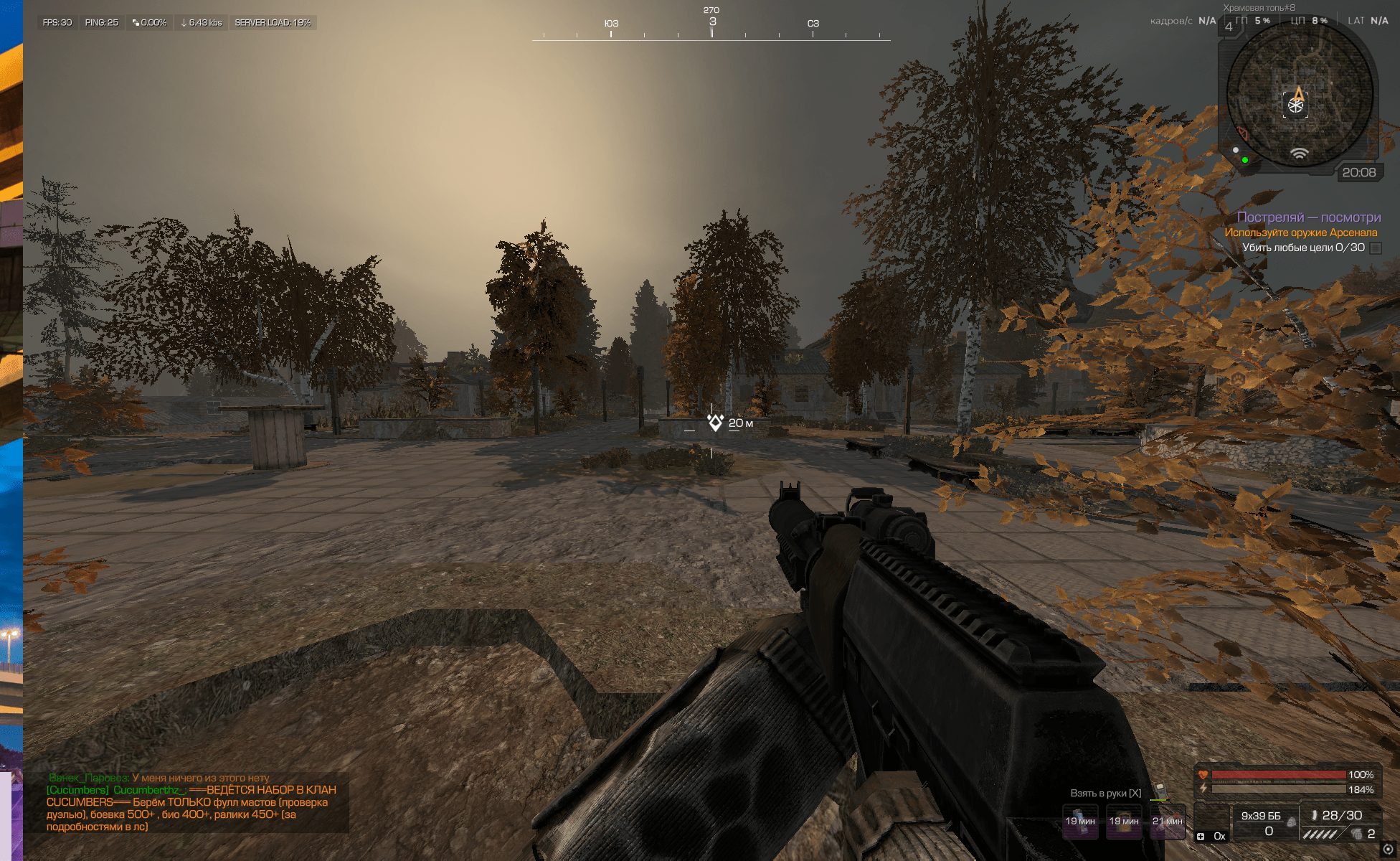Screen dimensions: 1400x861
Task: Click the handheld detector device icon
Action: click(x=1160, y=791)
